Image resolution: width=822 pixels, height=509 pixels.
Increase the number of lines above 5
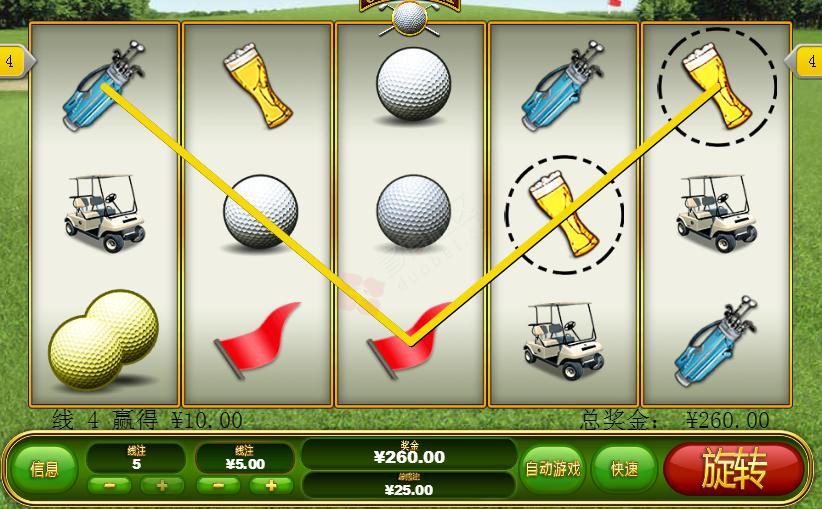point(161,486)
